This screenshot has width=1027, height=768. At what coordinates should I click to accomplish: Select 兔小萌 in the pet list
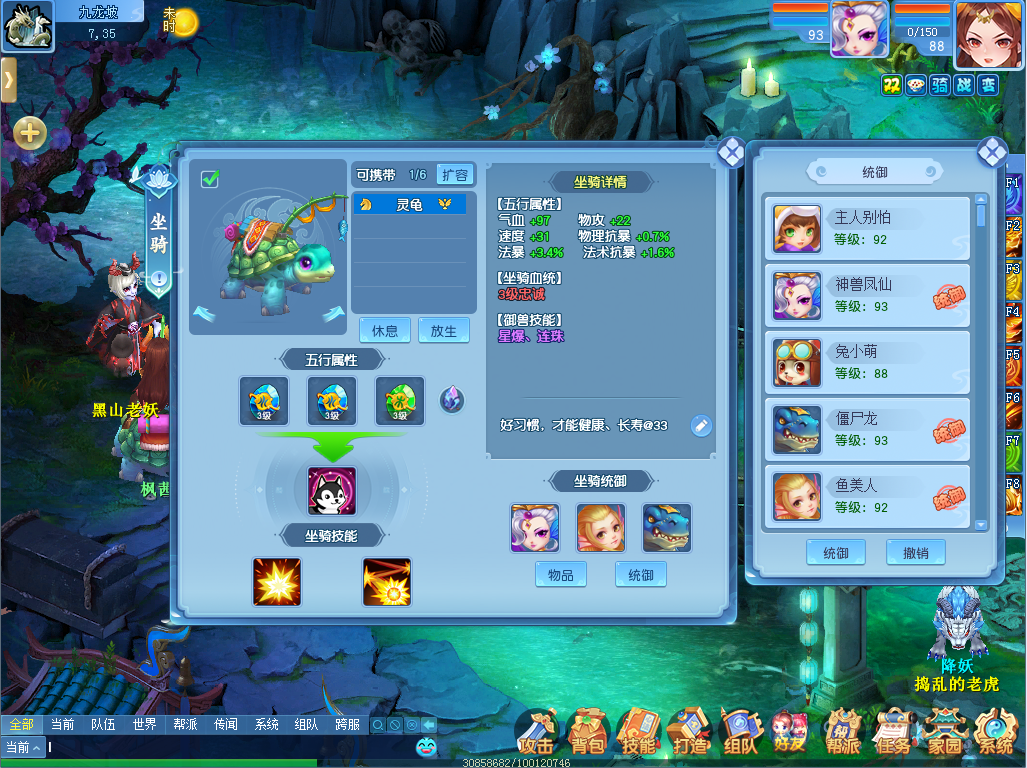tap(867, 361)
